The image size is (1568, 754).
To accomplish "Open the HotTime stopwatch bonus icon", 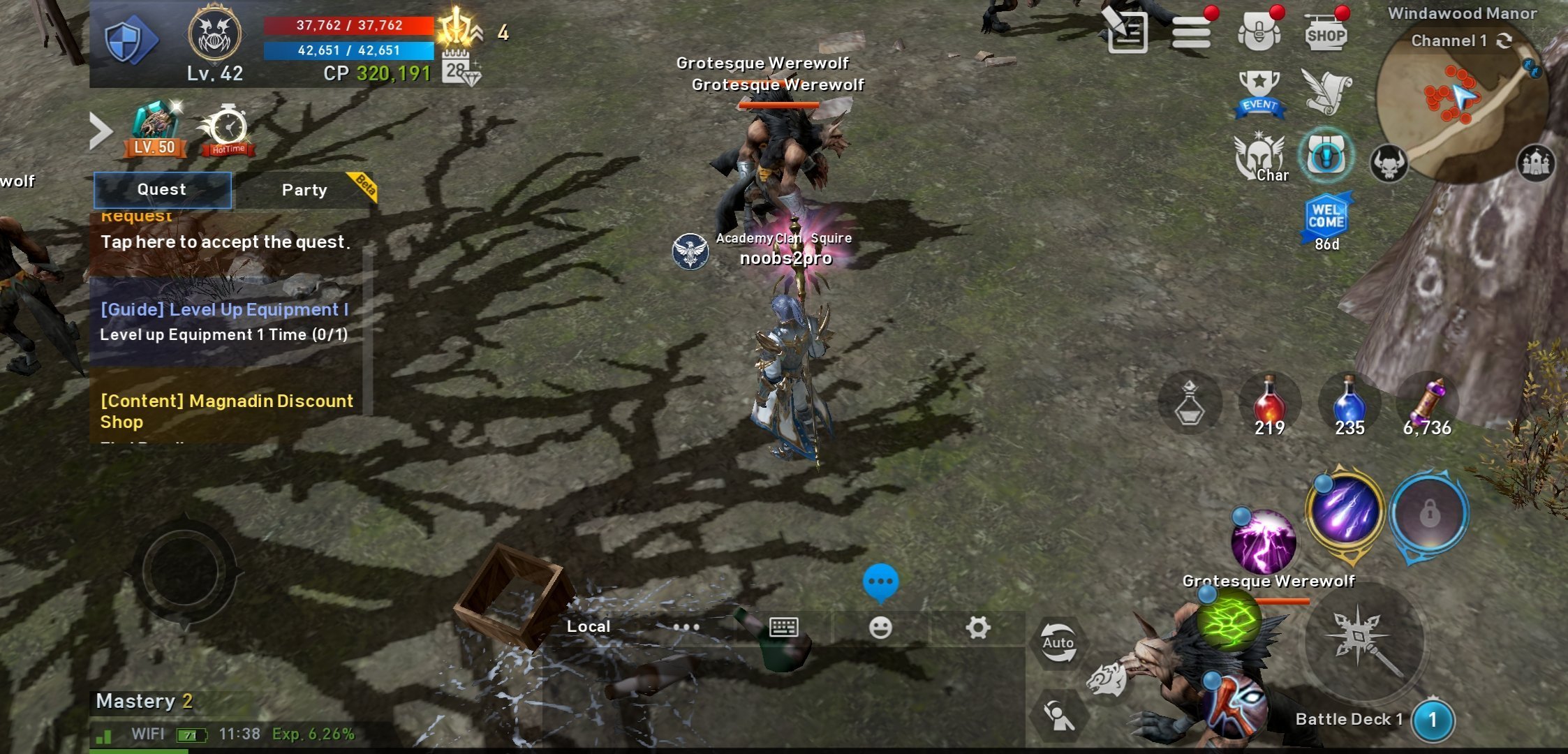I will (x=228, y=130).
